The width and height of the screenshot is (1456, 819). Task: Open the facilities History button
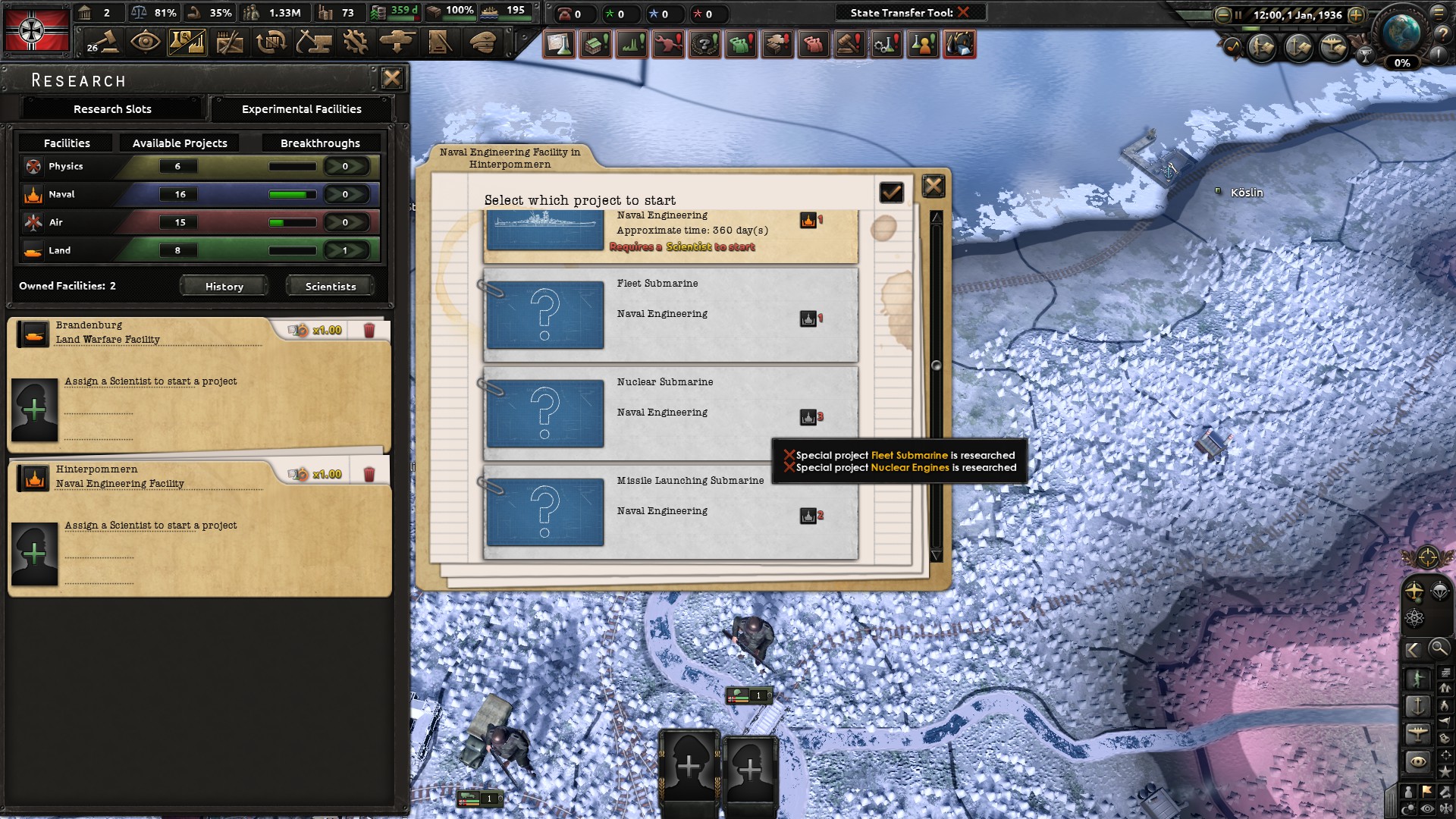click(223, 286)
